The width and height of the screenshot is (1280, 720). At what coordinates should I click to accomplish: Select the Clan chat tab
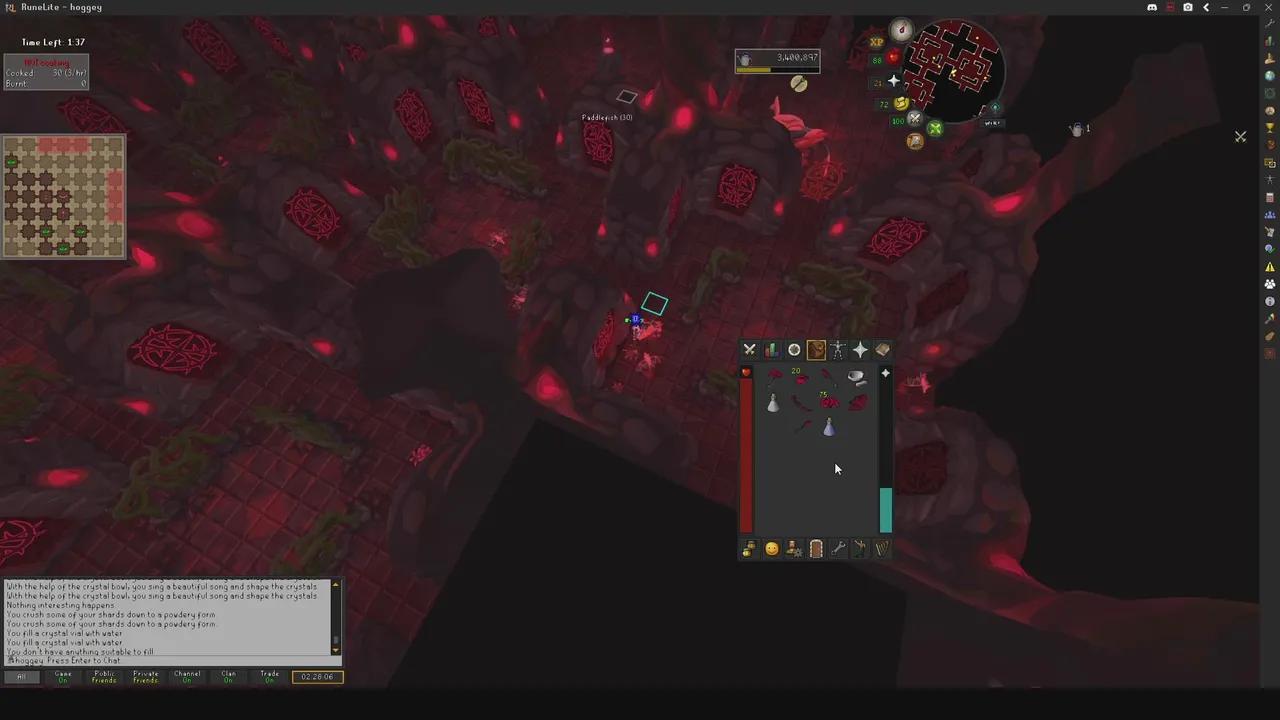click(x=228, y=676)
